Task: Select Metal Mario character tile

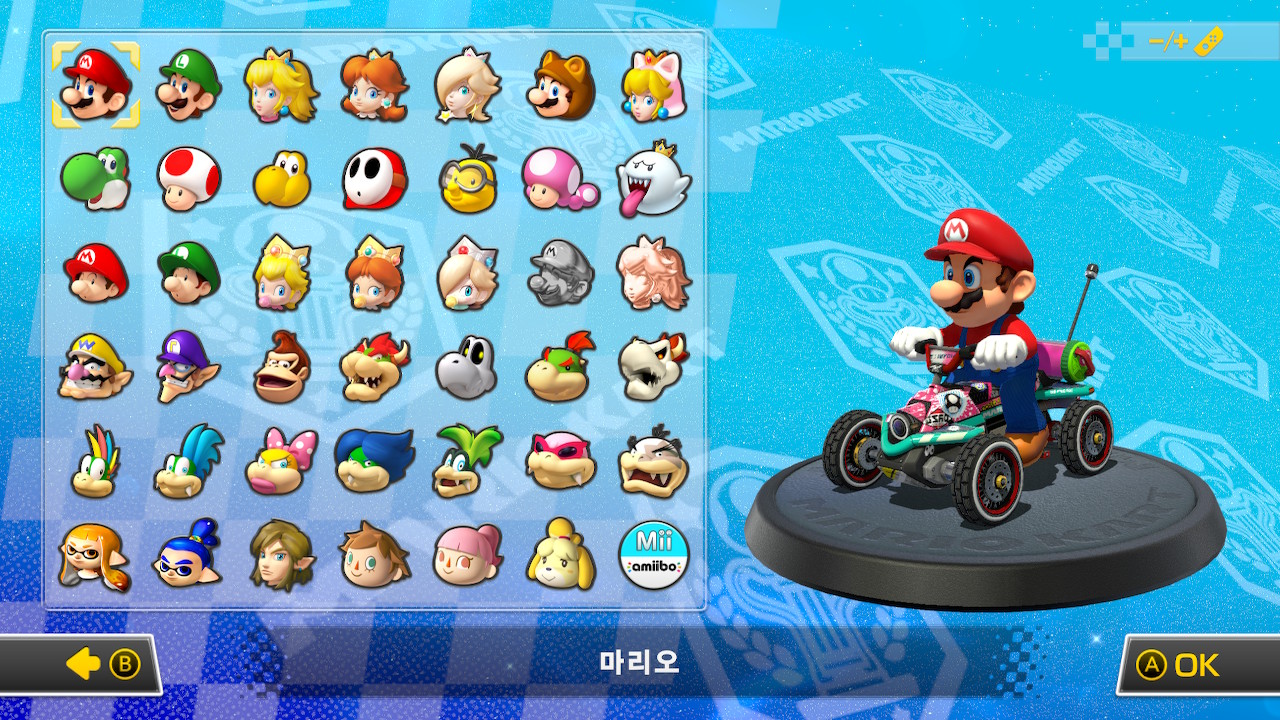Action: (560, 272)
